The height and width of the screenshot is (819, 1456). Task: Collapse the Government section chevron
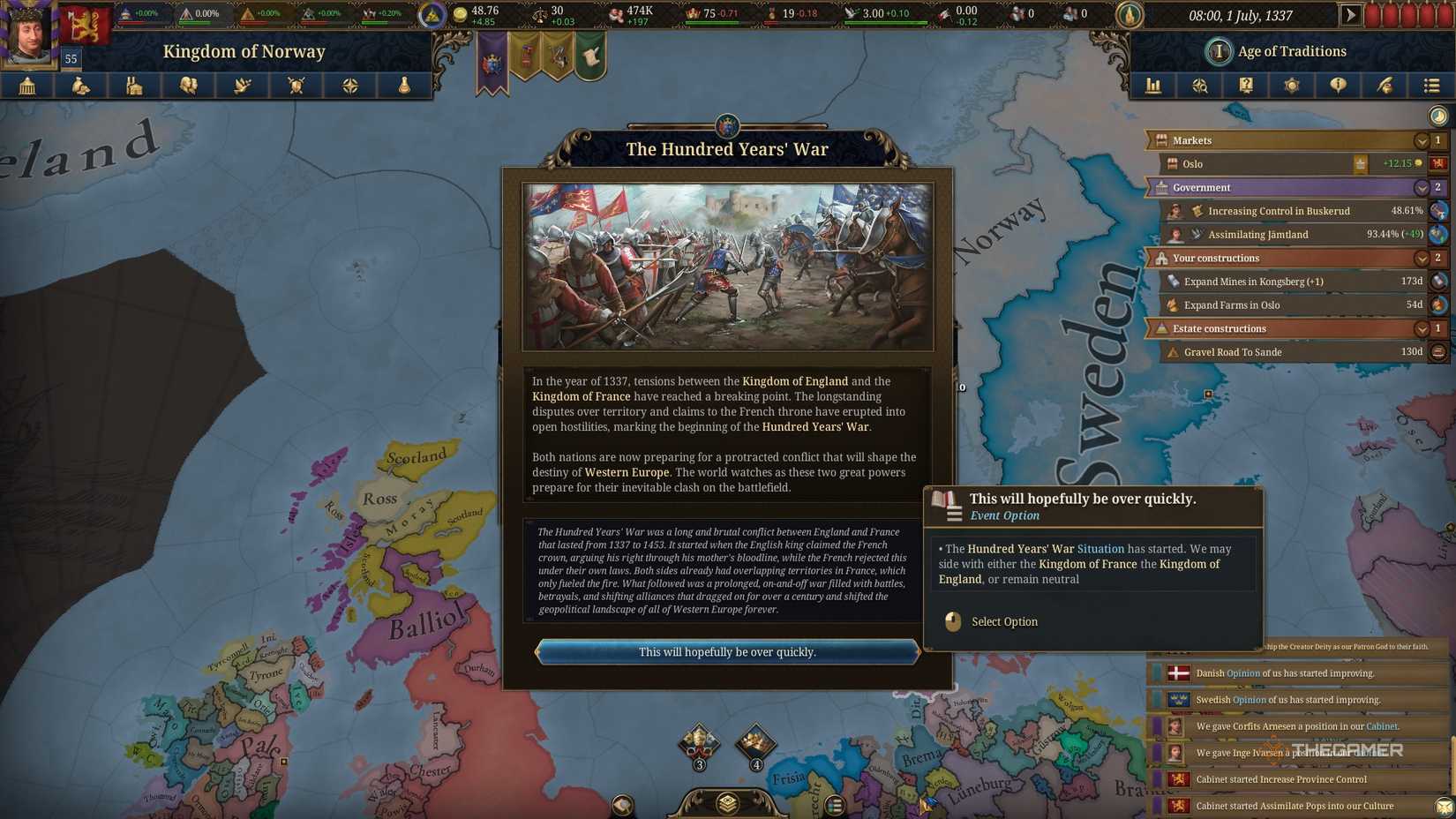point(1422,187)
